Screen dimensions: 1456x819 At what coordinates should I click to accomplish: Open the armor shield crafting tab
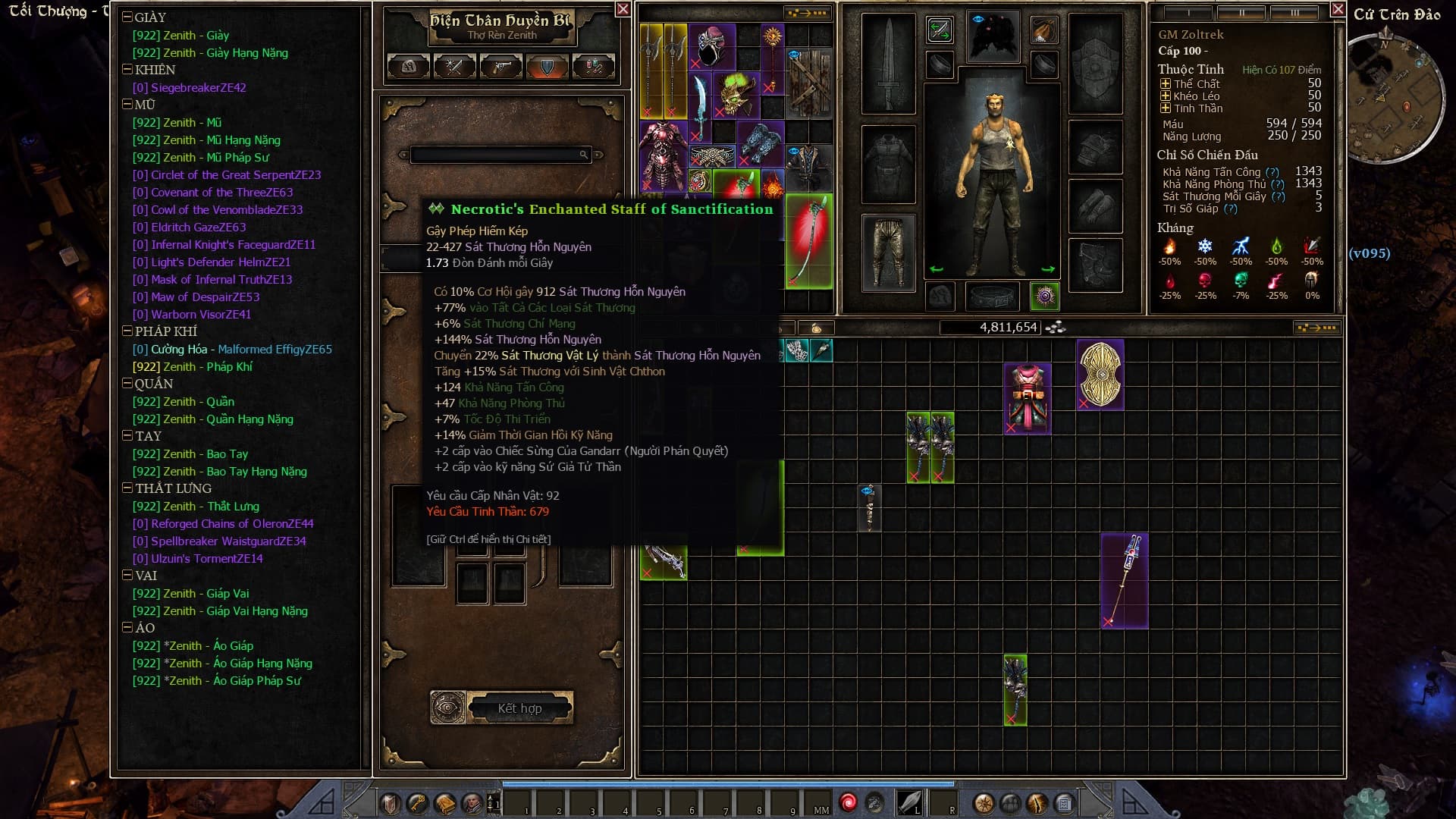coord(547,67)
